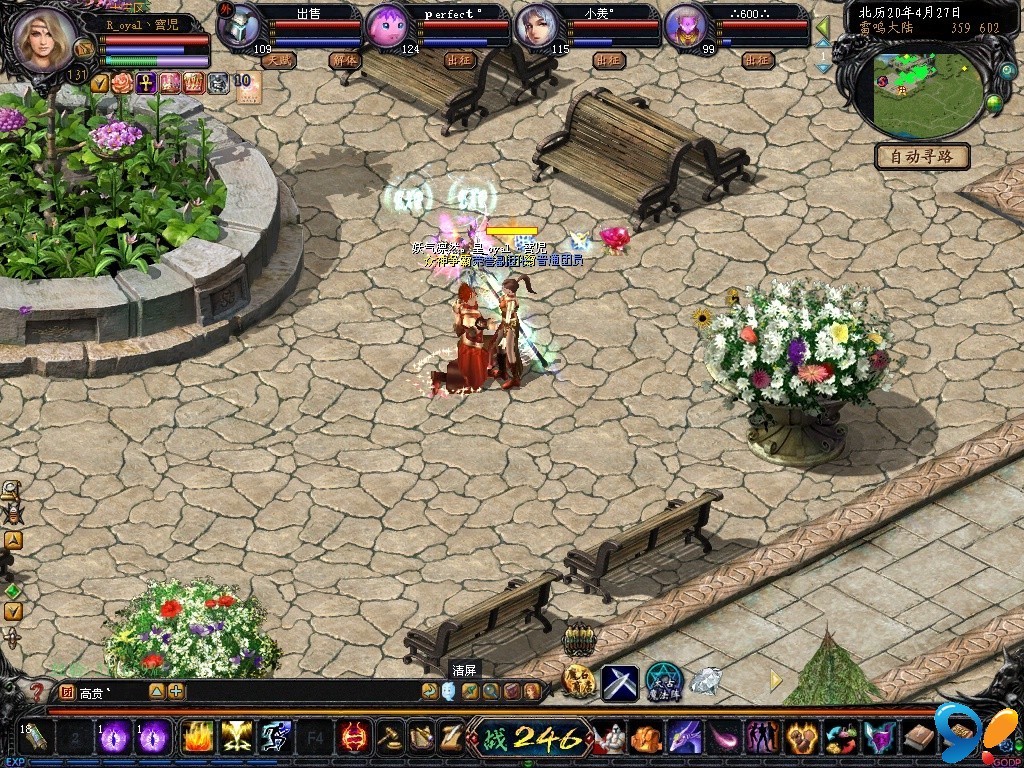Click the gavel hammer icon on the hotbar
1024x768 pixels.
(x=391, y=738)
